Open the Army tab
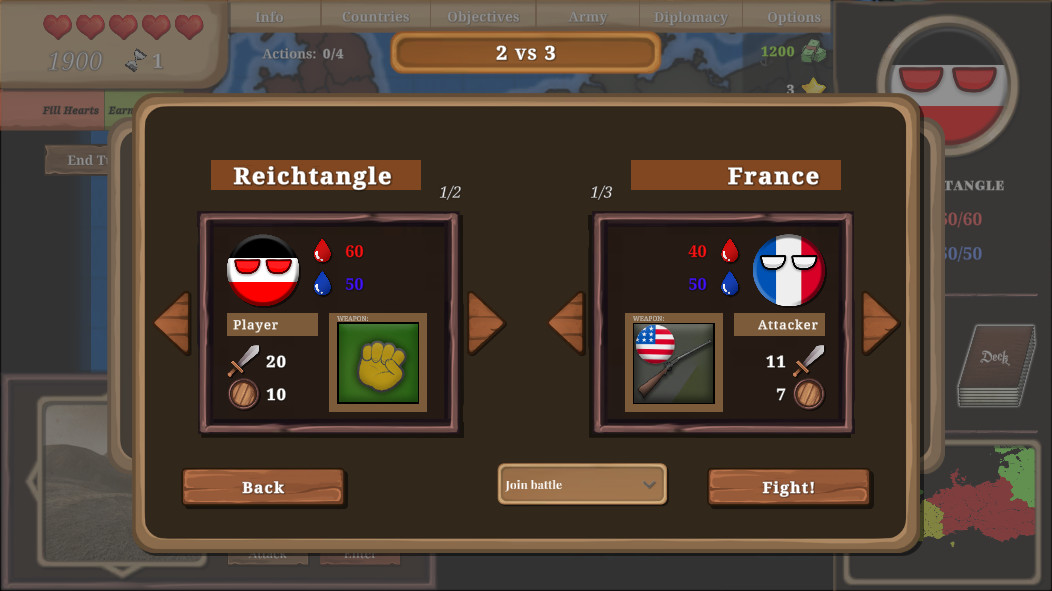Viewport: 1052px width, 591px height. (x=587, y=16)
